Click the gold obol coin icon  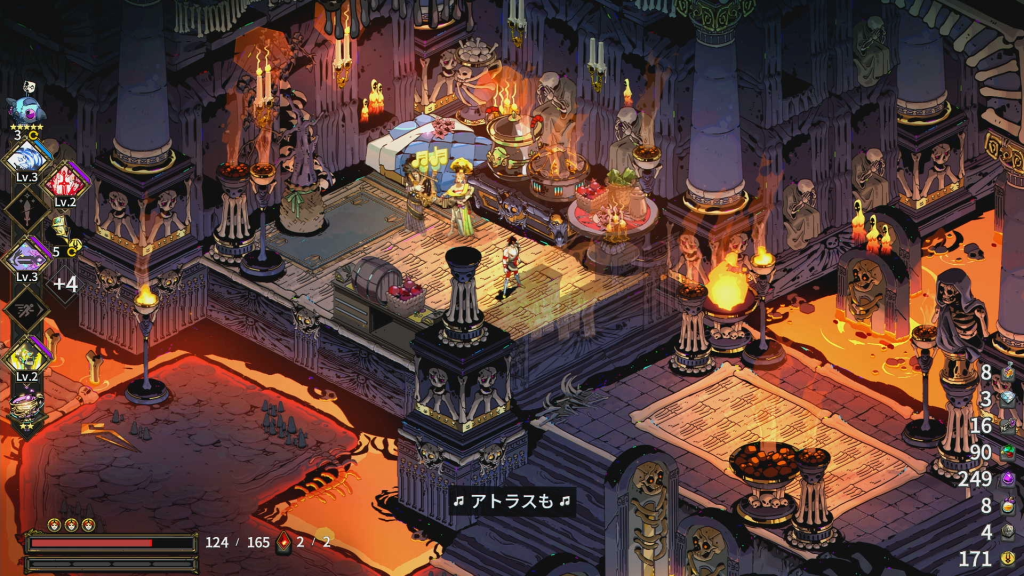(1008, 558)
